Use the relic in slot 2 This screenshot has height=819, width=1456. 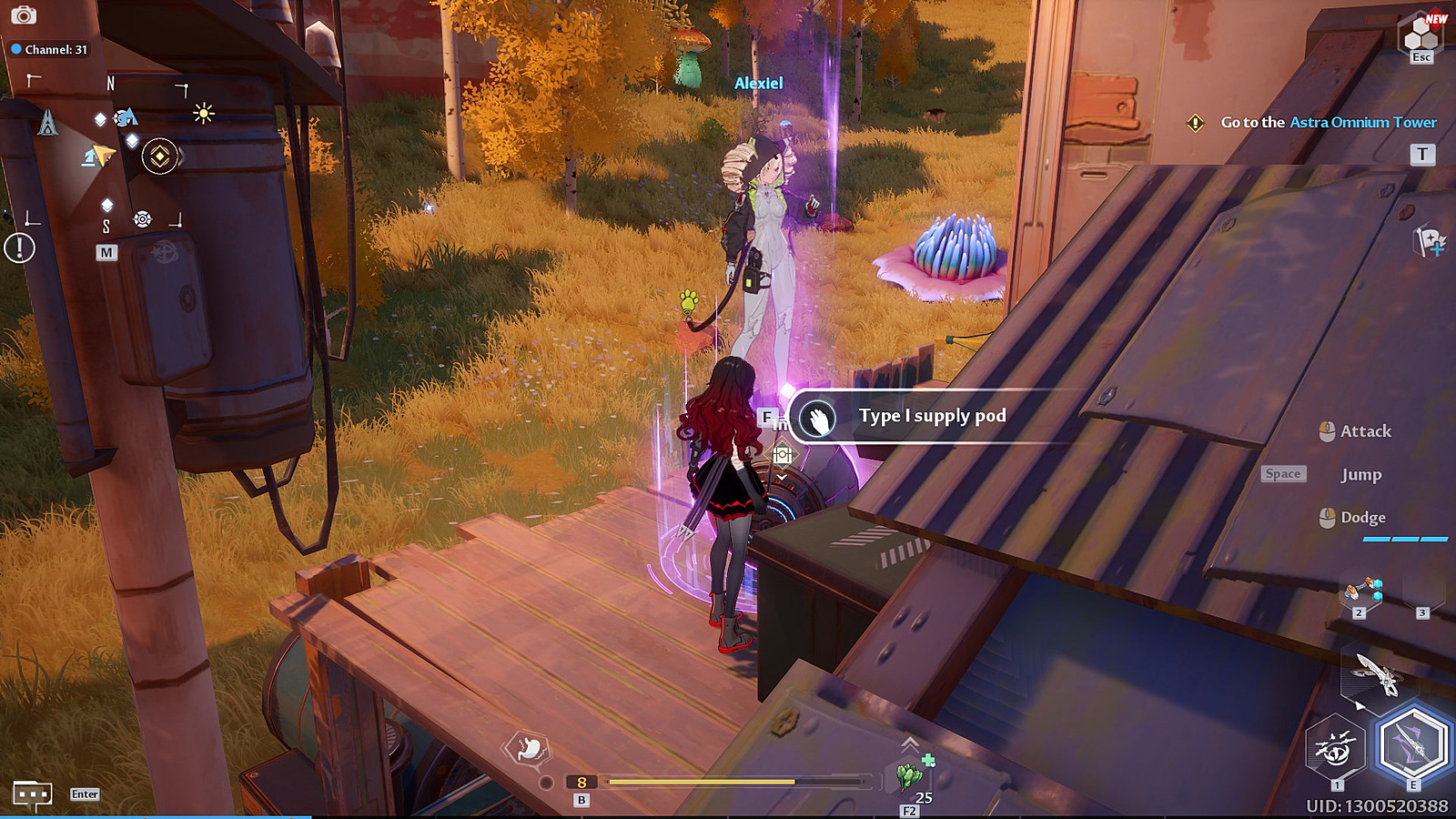1362,593
